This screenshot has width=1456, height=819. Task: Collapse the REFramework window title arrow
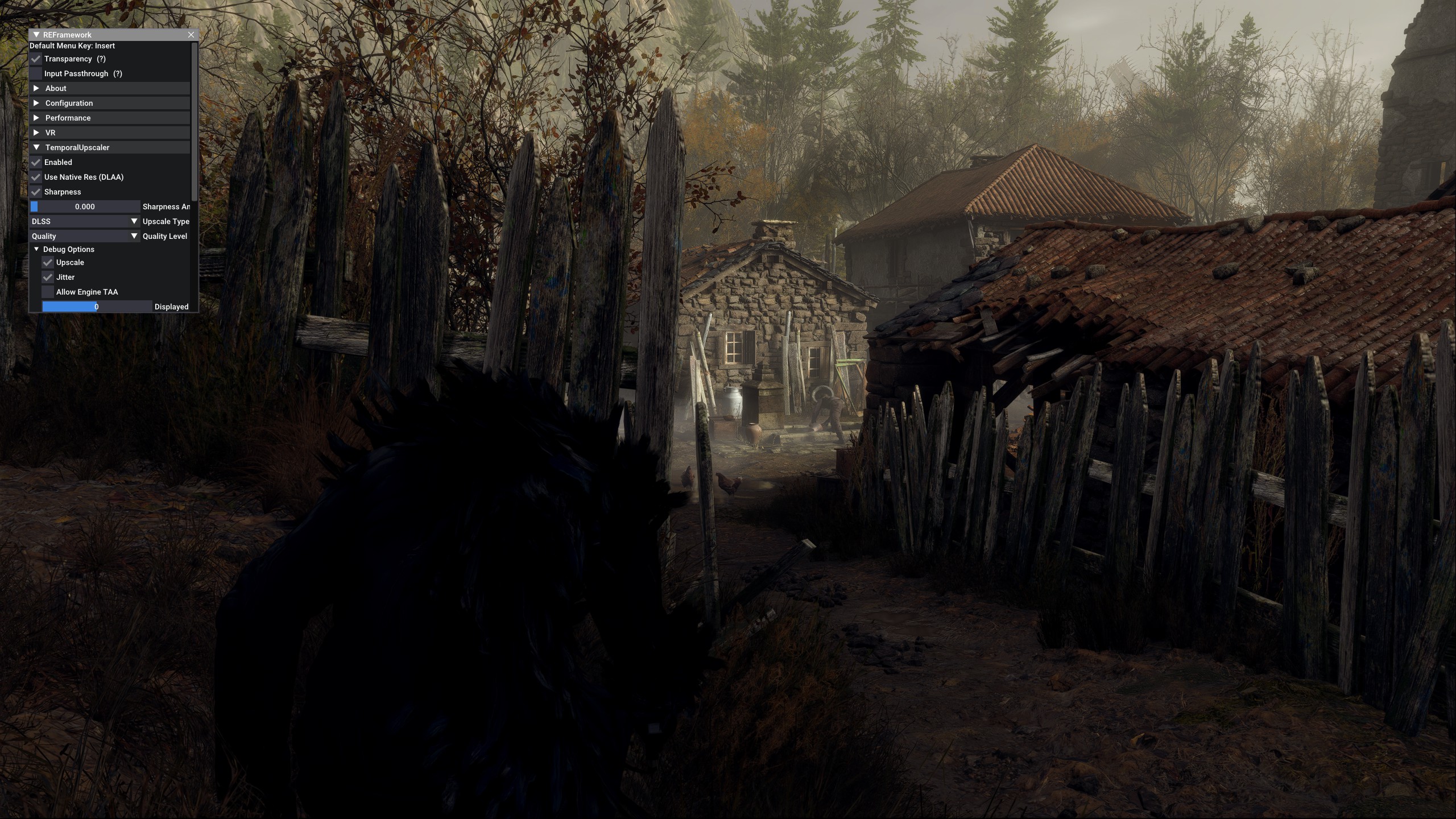[x=36, y=35]
